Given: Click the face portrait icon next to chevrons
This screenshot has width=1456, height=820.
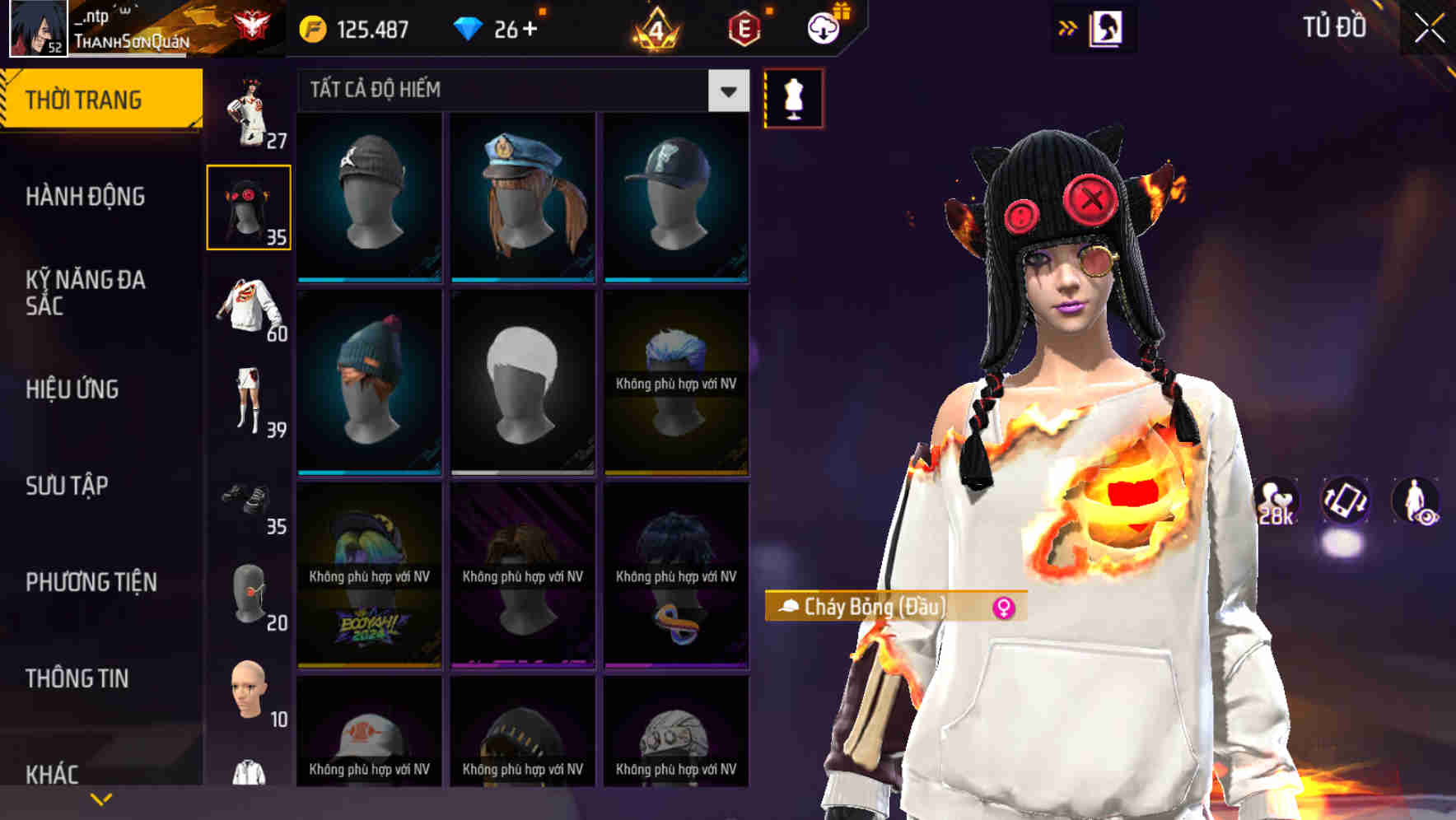Looking at the screenshot, I should [x=1106, y=27].
